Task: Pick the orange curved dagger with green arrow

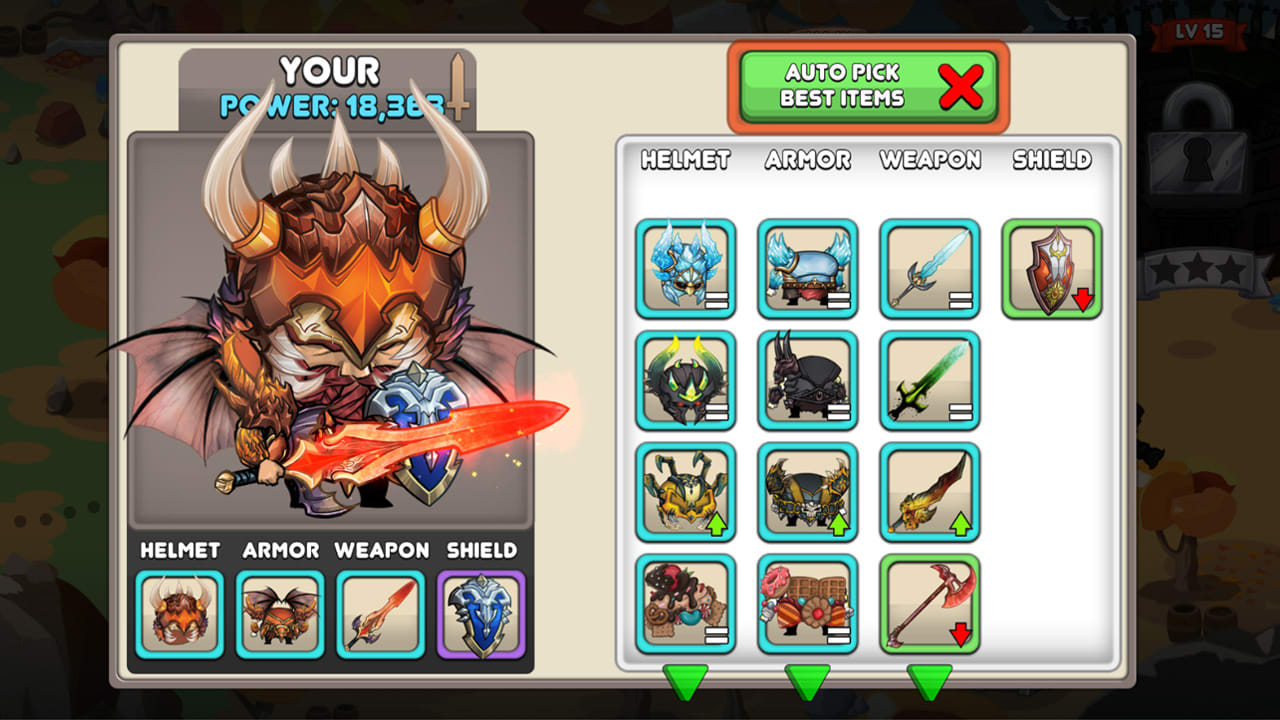Action: click(929, 492)
